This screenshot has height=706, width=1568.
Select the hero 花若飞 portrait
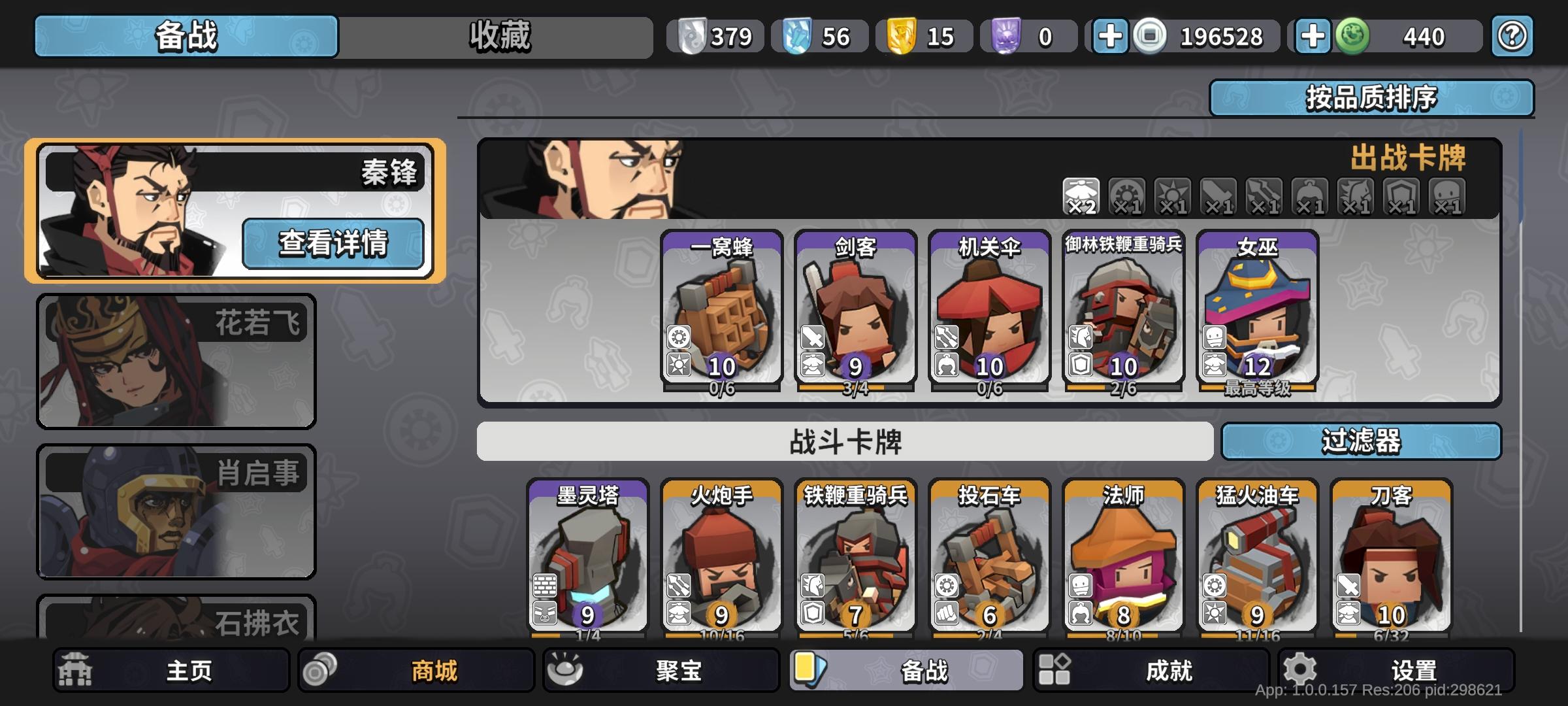(x=175, y=360)
